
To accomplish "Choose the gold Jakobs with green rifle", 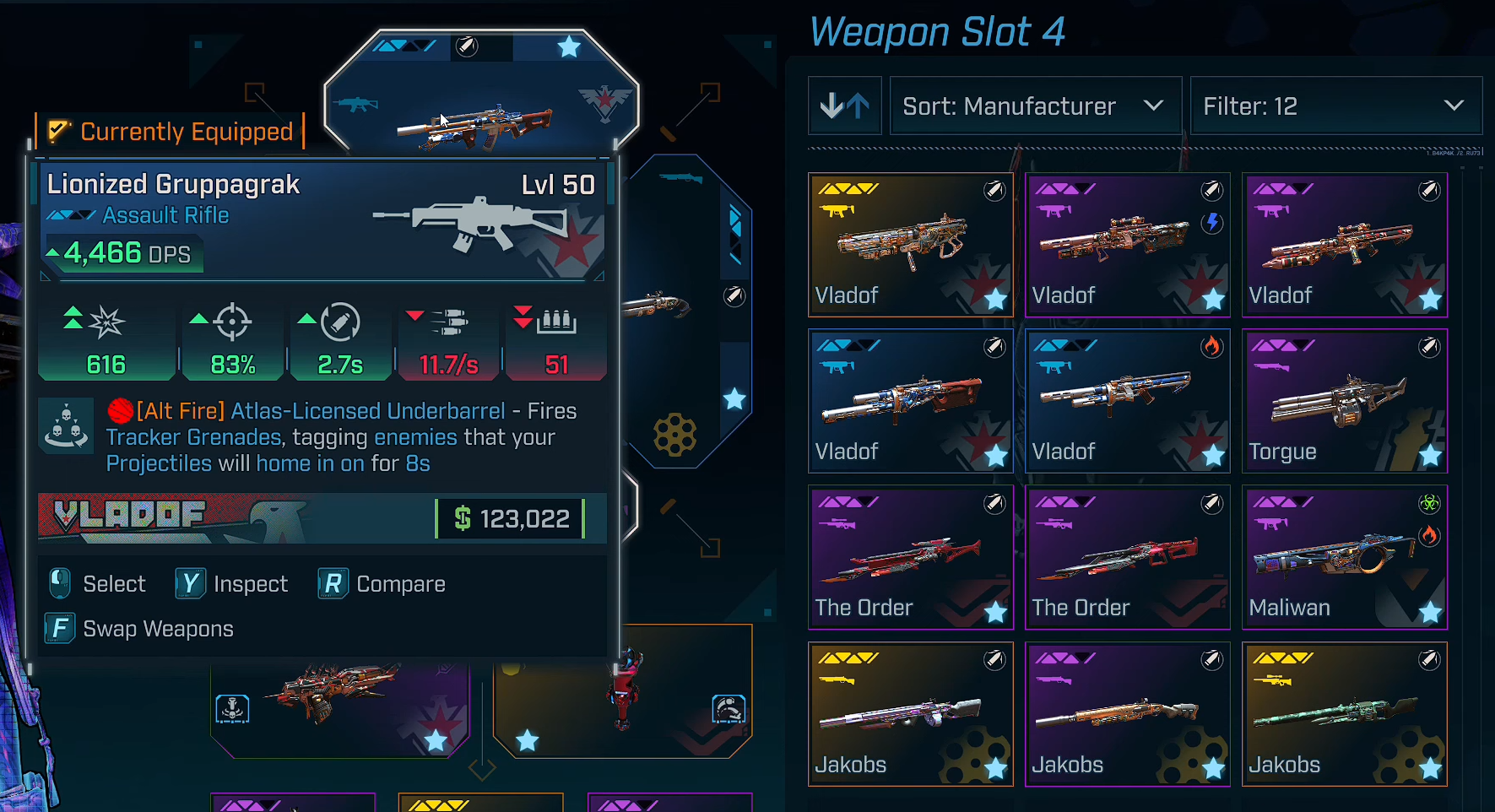I will (x=1344, y=714).
